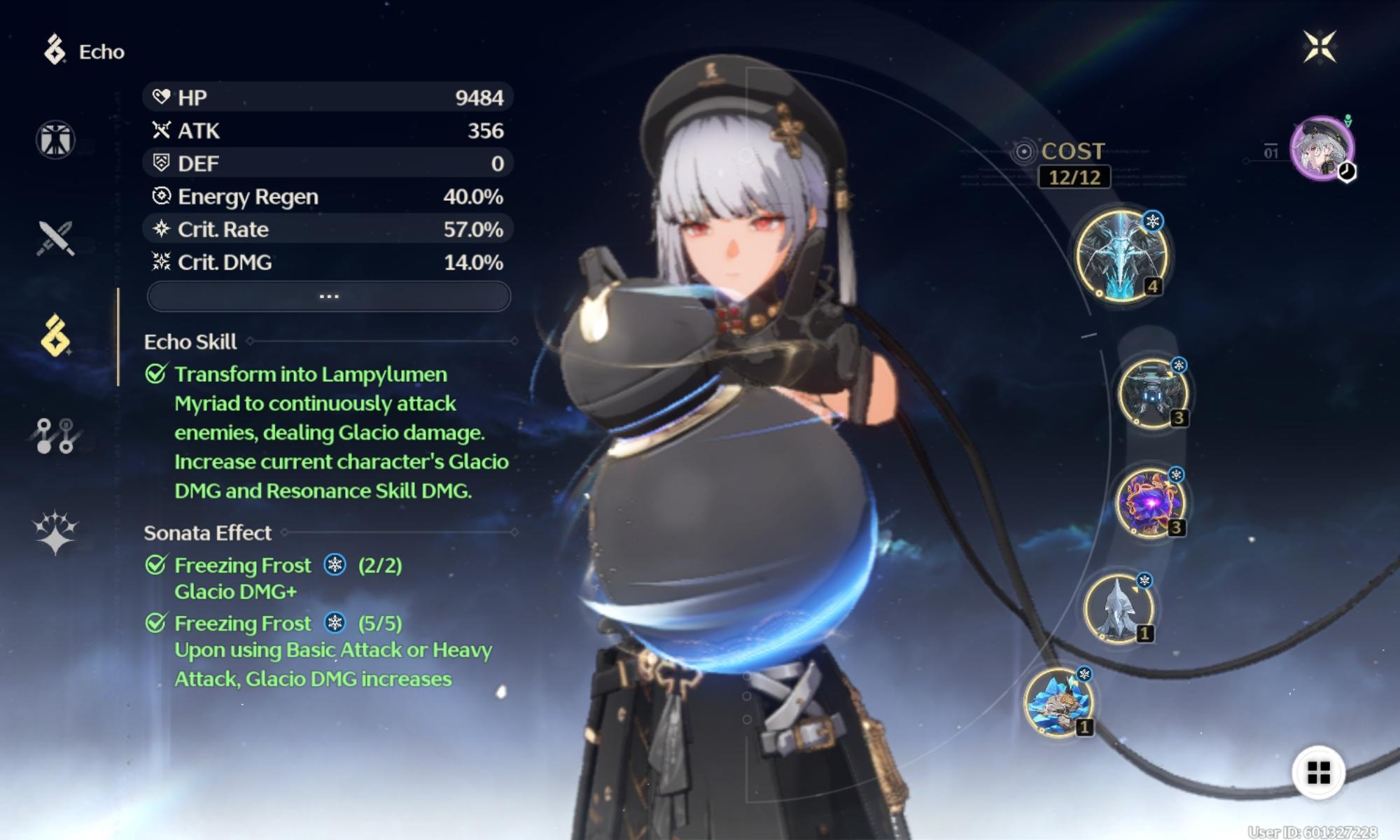Viewport: 1400px width, 840px height.
Task: Open the Forte skill tree tab
Action: (55, 435)
